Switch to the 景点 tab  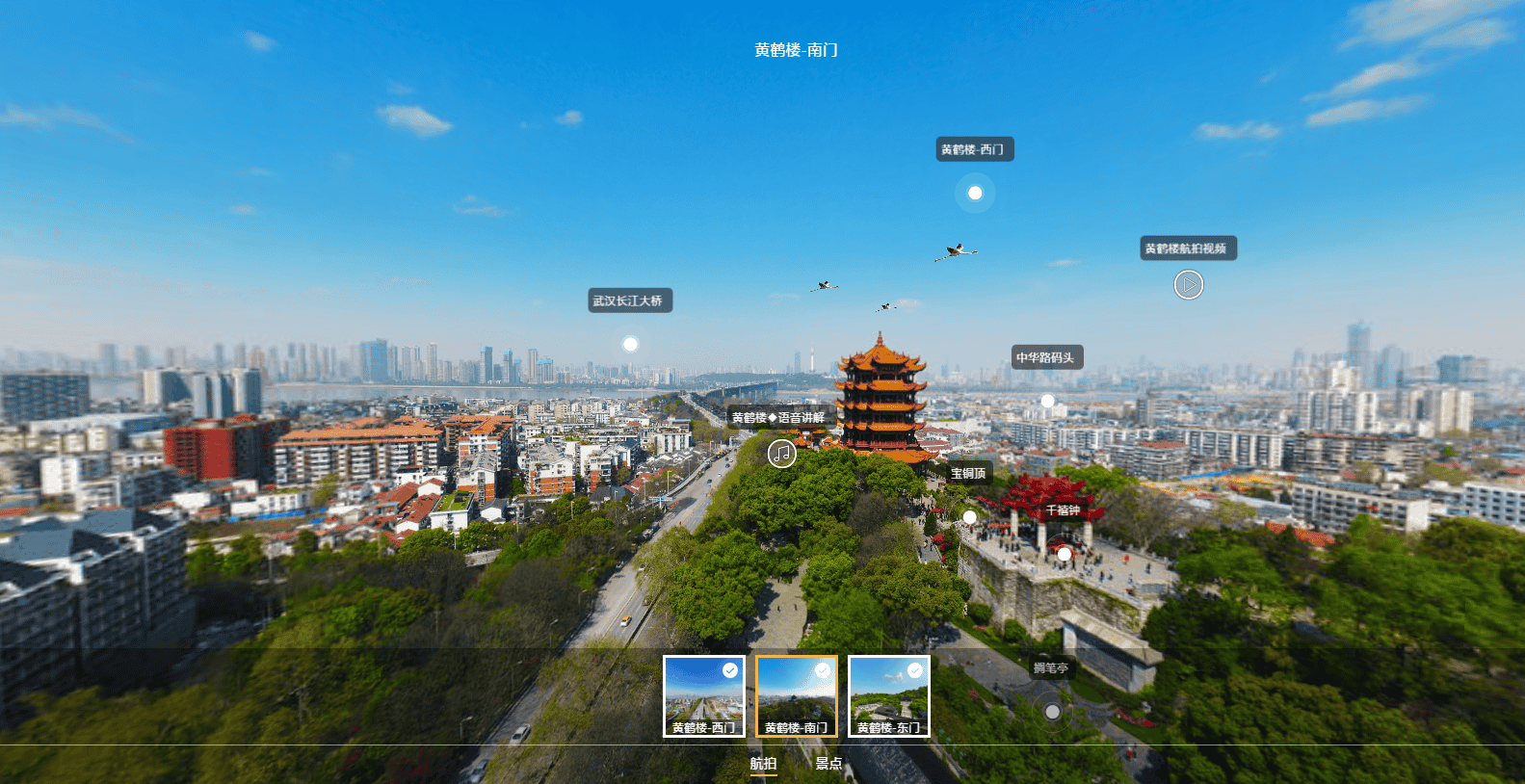point(827,764)
